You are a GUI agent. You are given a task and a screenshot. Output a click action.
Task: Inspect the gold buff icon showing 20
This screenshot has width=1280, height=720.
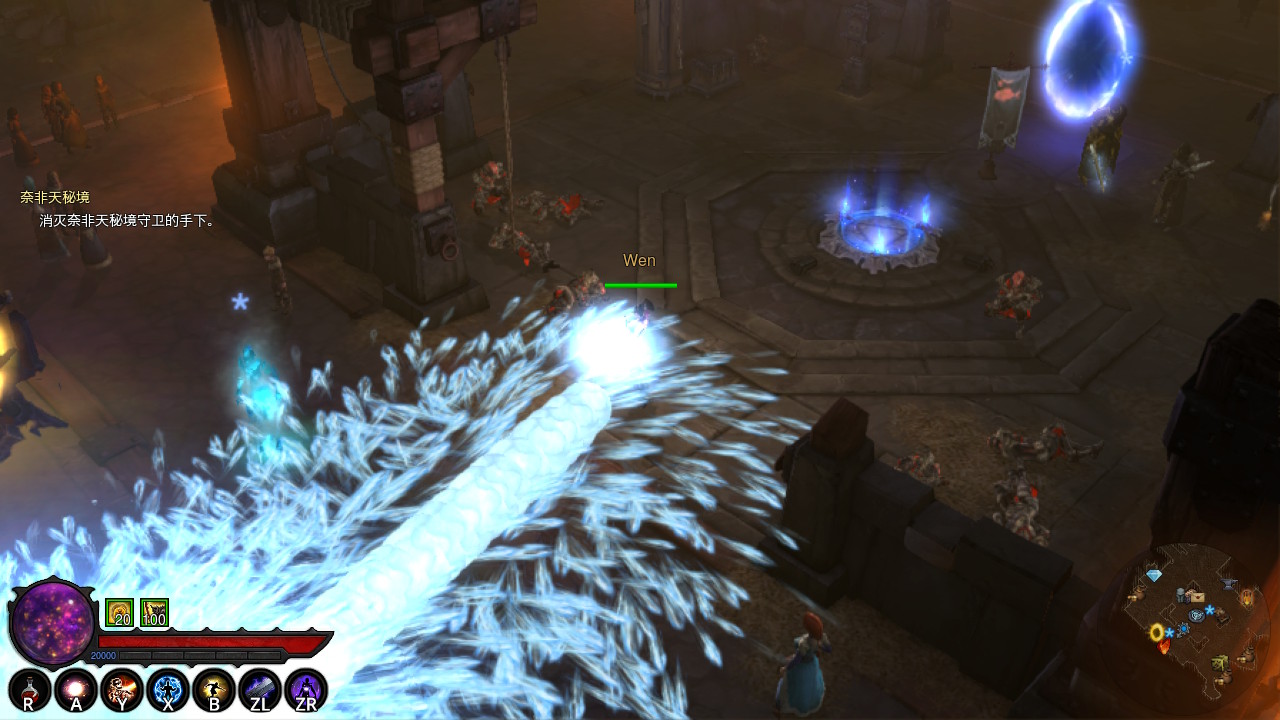coord(119,613)
